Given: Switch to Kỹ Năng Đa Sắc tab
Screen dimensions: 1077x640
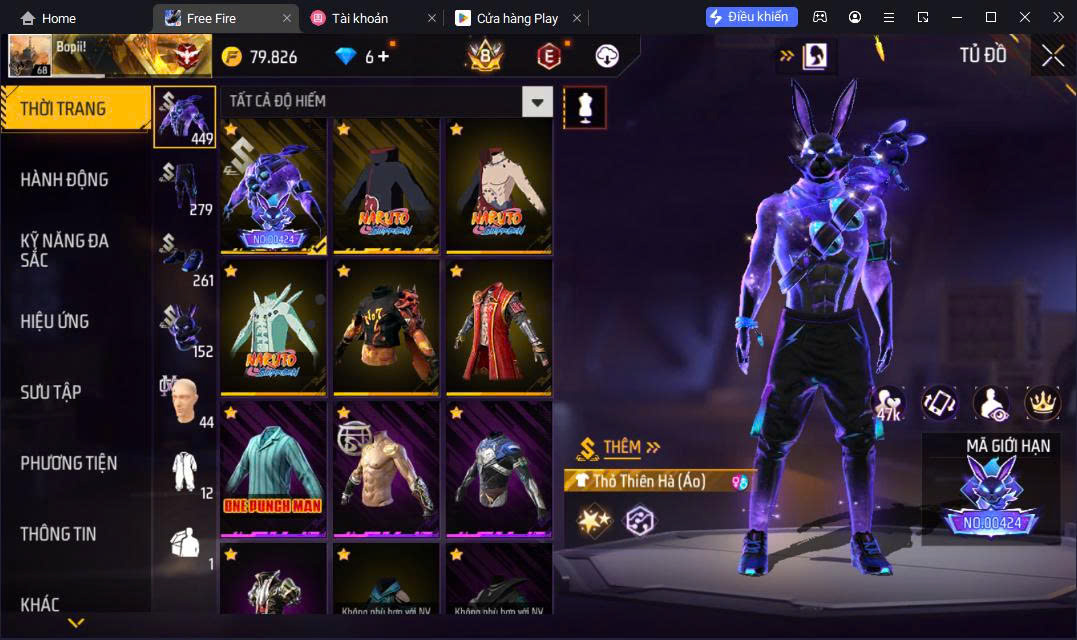Looking at the screenshot, I should coord(64,250).
